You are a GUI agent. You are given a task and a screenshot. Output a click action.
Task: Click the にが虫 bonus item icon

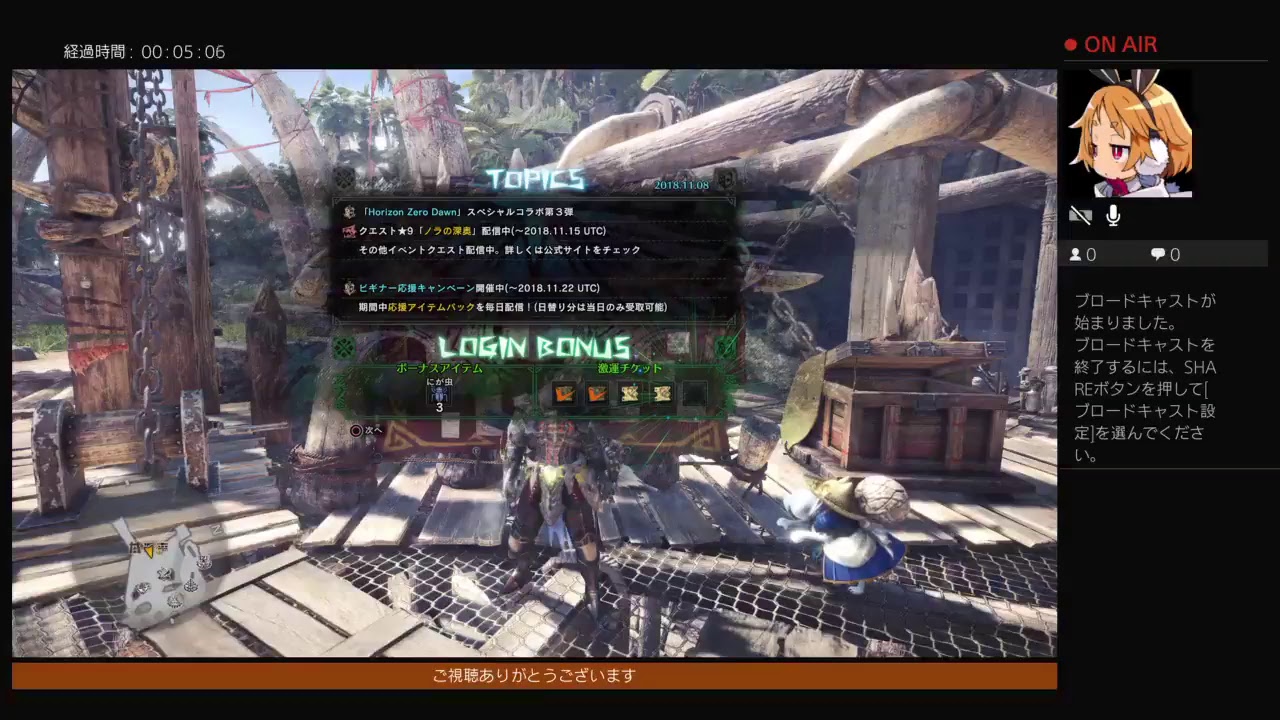(x=438, y=393)
